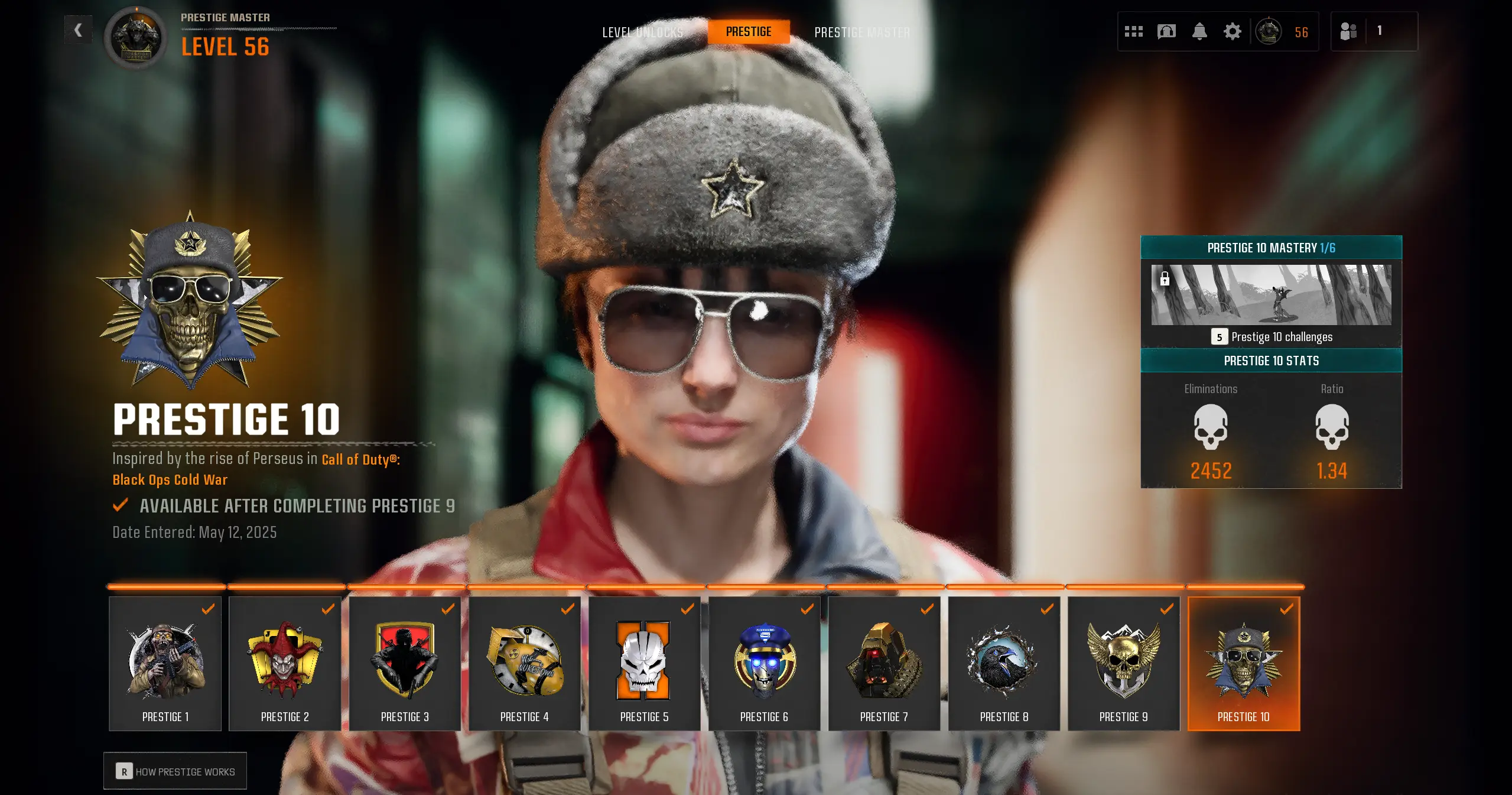Switch to the Level Unlocks tab
This screenshot has width=1512, height=795.
tap(642, 33)
